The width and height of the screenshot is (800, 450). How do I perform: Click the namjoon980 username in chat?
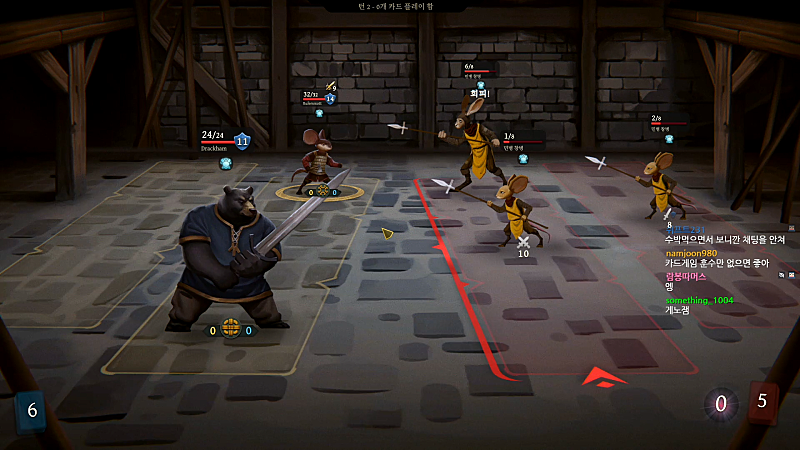(x=692, y=254)
